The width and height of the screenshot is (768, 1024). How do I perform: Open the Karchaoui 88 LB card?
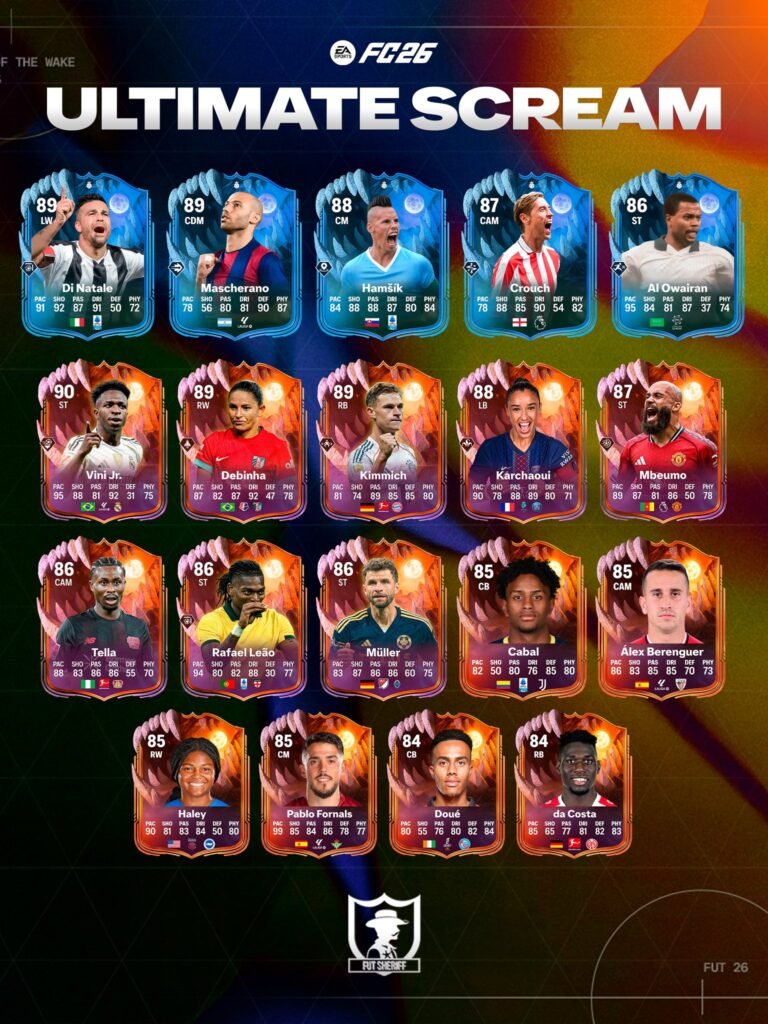point(522,442)
